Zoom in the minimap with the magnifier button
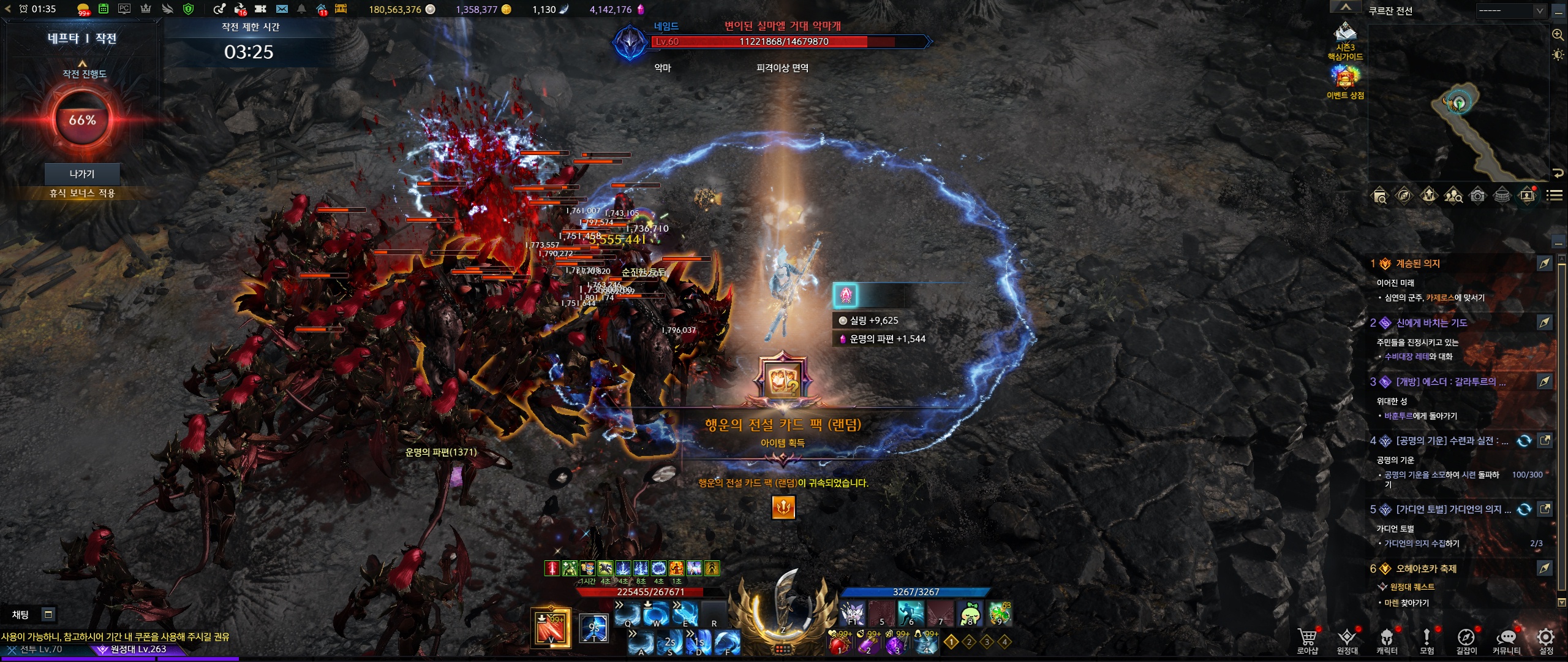The height and width of the screenshot is (662, 1568). [1558, 35]
